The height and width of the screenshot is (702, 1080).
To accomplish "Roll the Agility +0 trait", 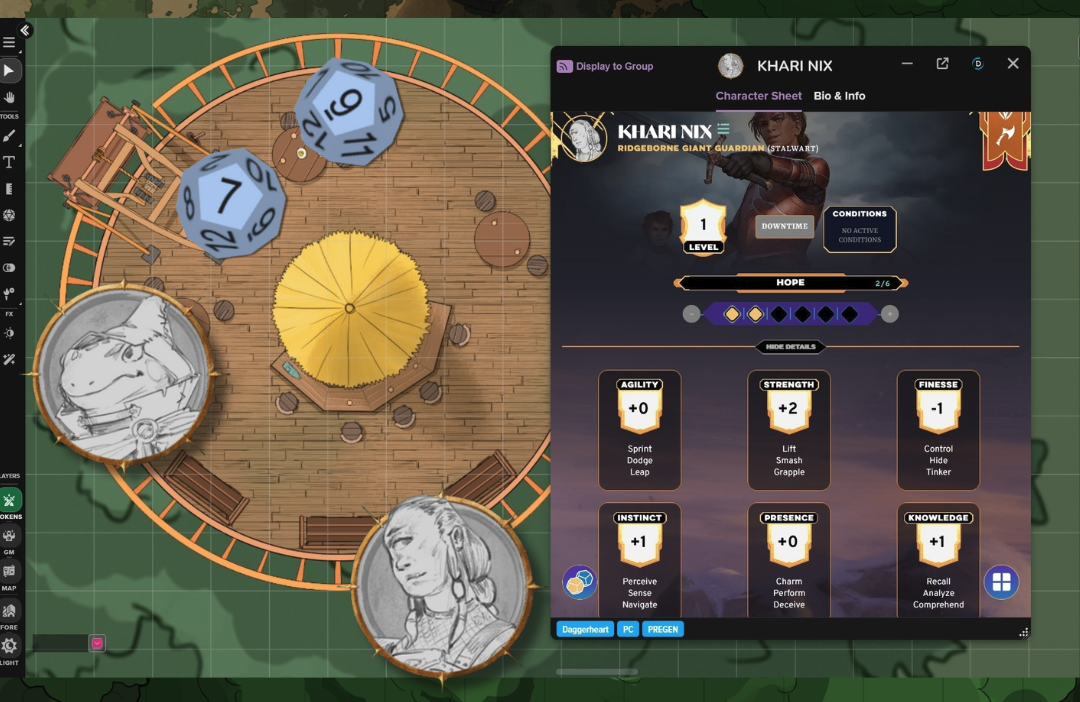I will point(639,408).
